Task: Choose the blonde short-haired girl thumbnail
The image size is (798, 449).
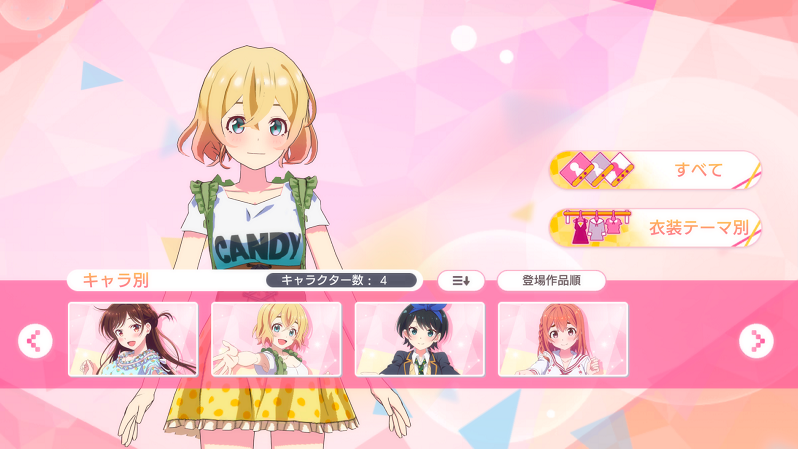Action: pyautogui.click(x=276, y=339)
